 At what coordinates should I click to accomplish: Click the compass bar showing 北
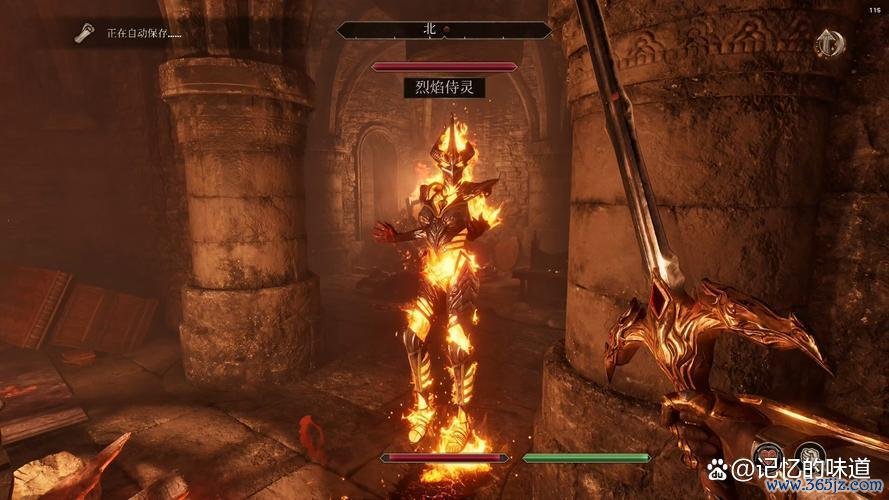point(444,31)
